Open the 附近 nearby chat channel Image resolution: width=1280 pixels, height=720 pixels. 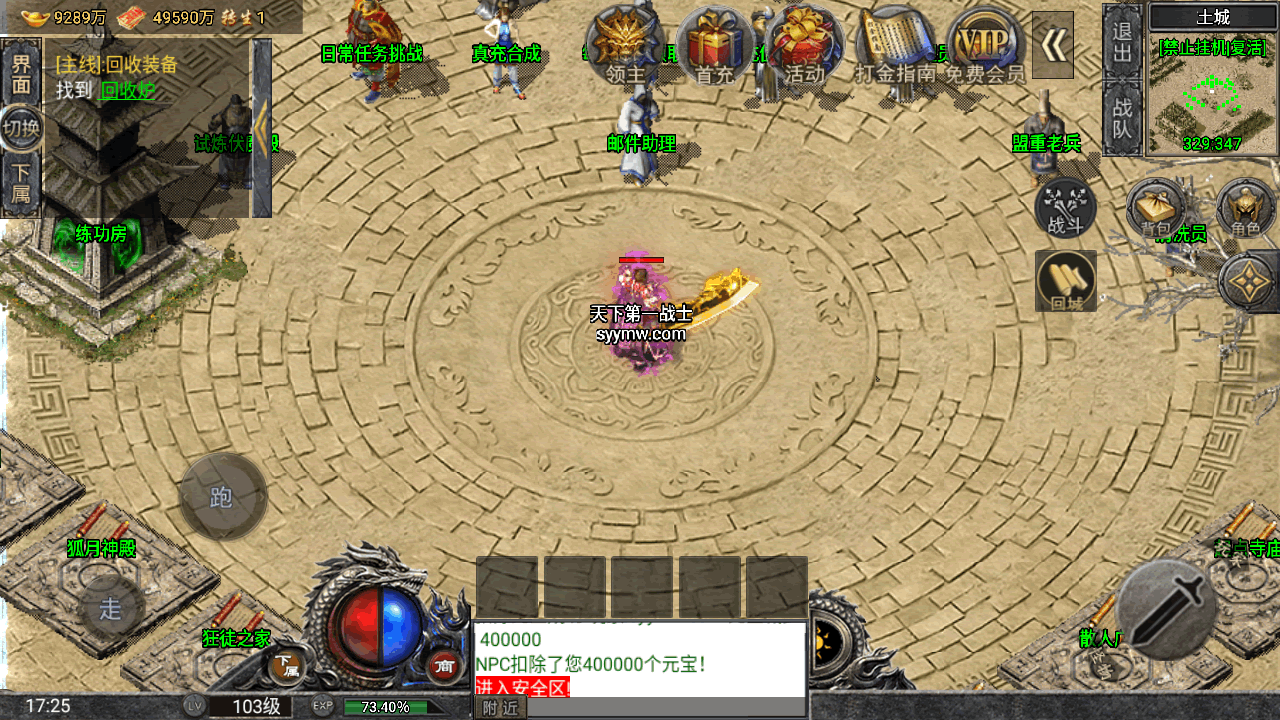point(499,708)
